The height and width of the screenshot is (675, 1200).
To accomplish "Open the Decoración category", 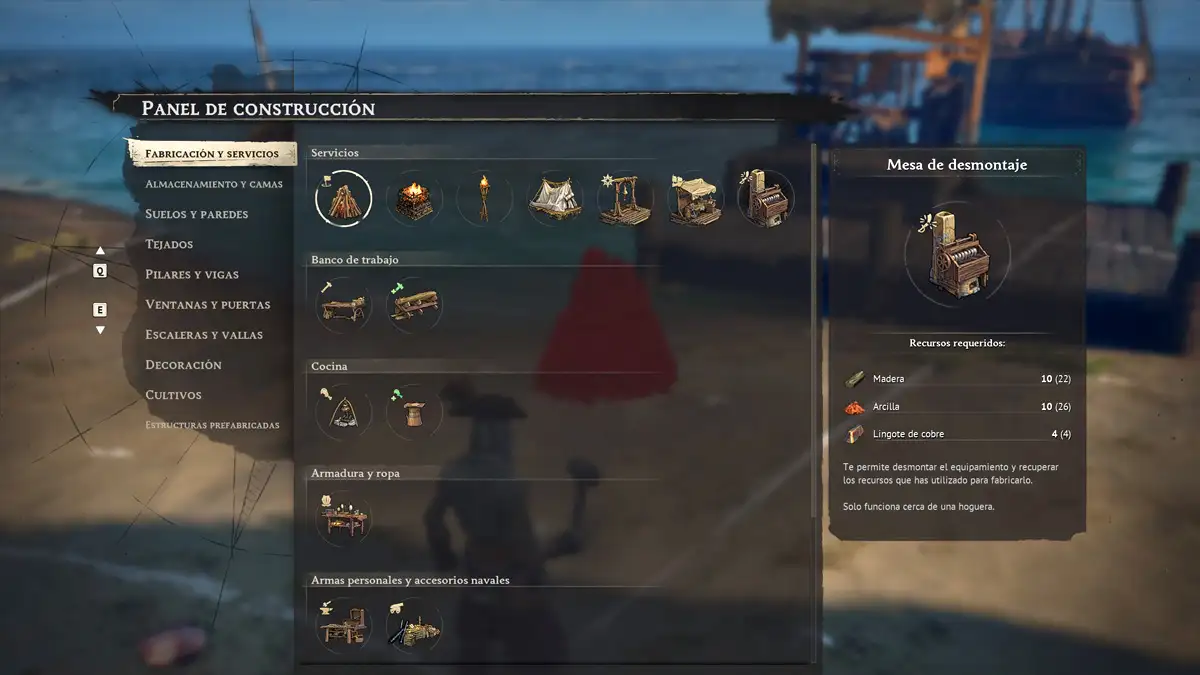I will point(183,365).
